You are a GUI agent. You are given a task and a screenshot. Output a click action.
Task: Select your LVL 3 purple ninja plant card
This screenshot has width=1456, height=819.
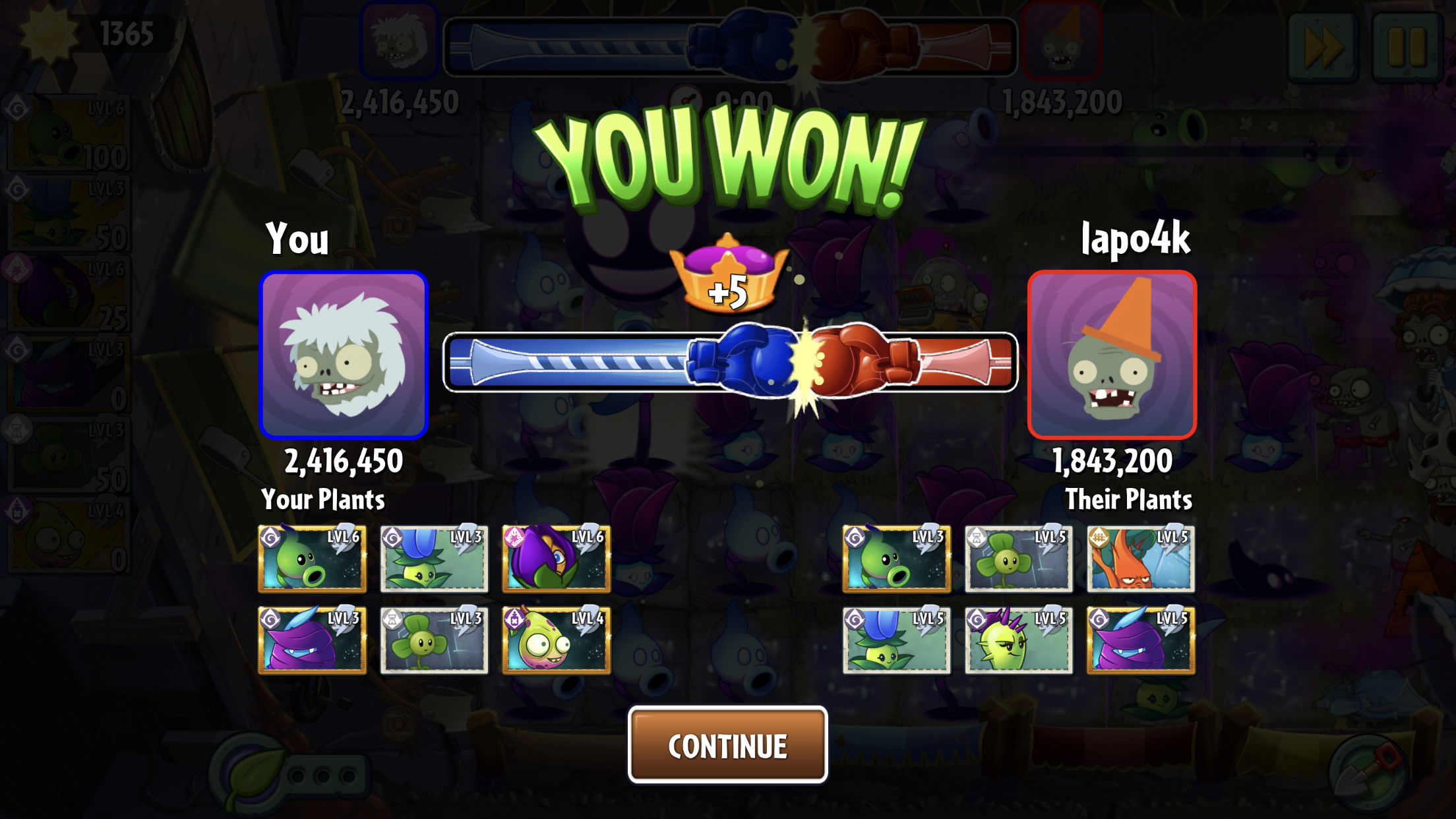tap(312, 640)
